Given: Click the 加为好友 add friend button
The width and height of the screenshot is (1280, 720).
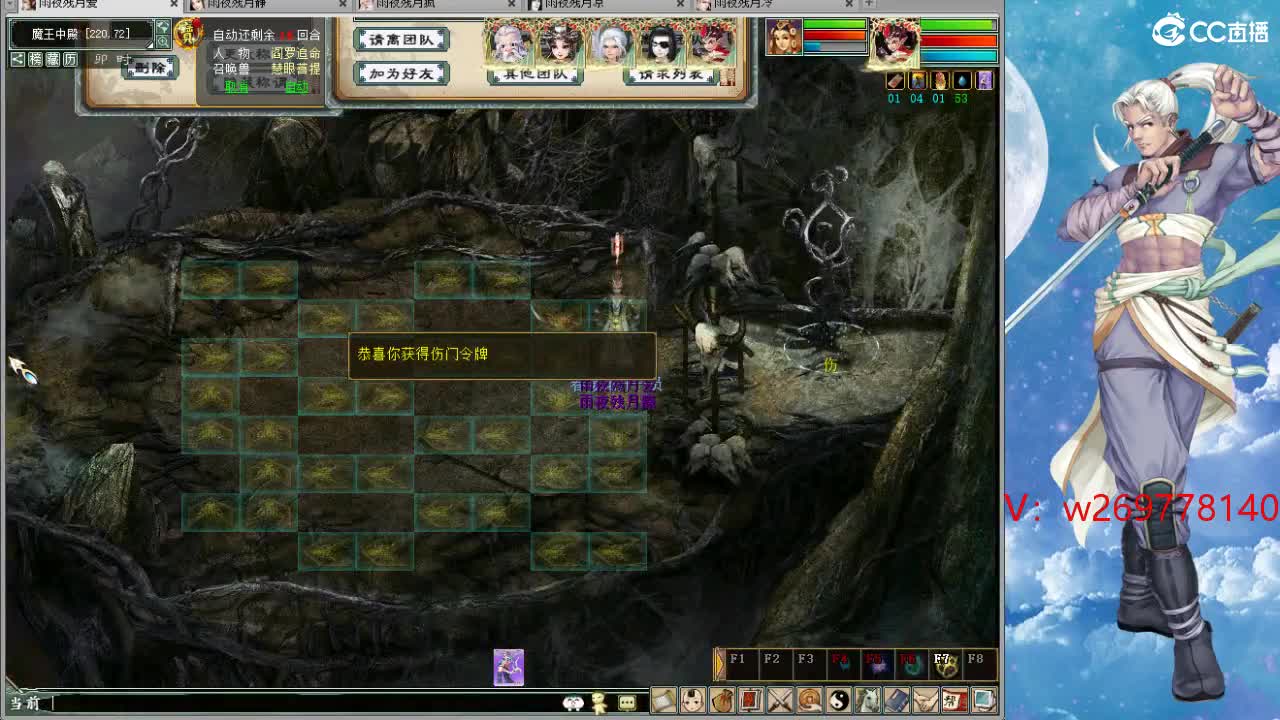Looking at the screenshot, I should [x=400, y=72].
